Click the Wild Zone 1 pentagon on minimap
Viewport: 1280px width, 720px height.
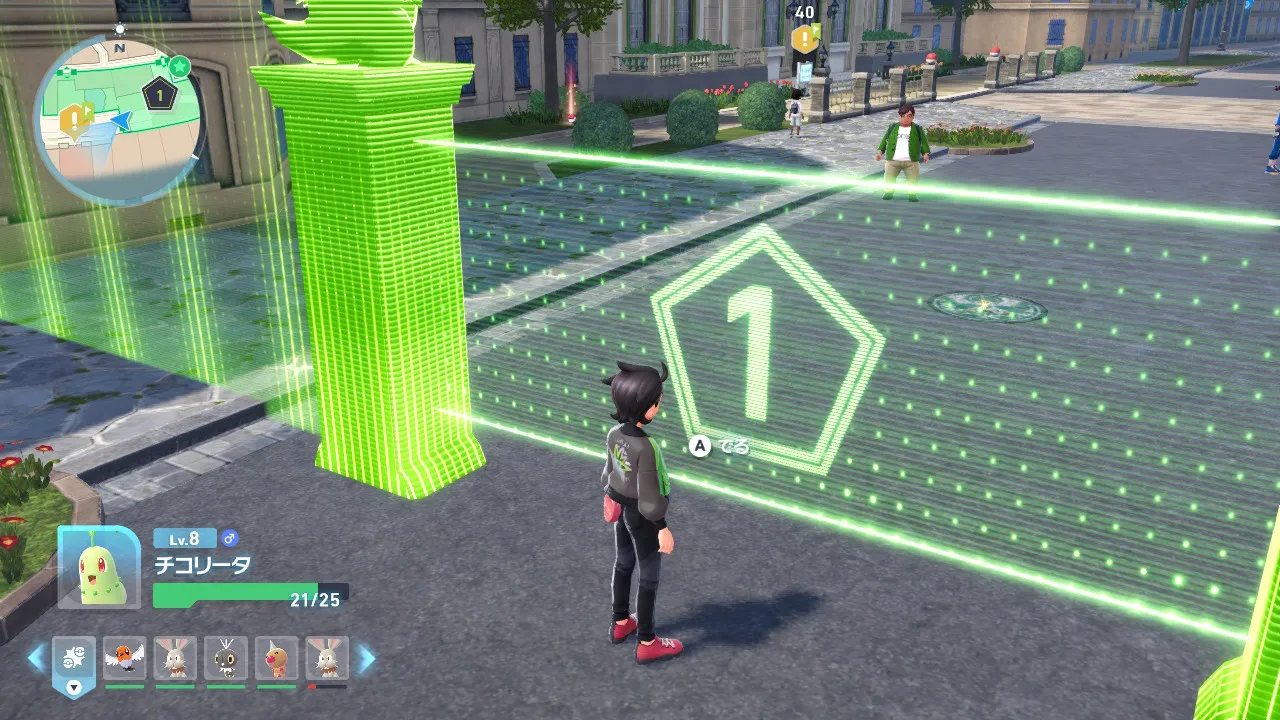tap(159, 95)
